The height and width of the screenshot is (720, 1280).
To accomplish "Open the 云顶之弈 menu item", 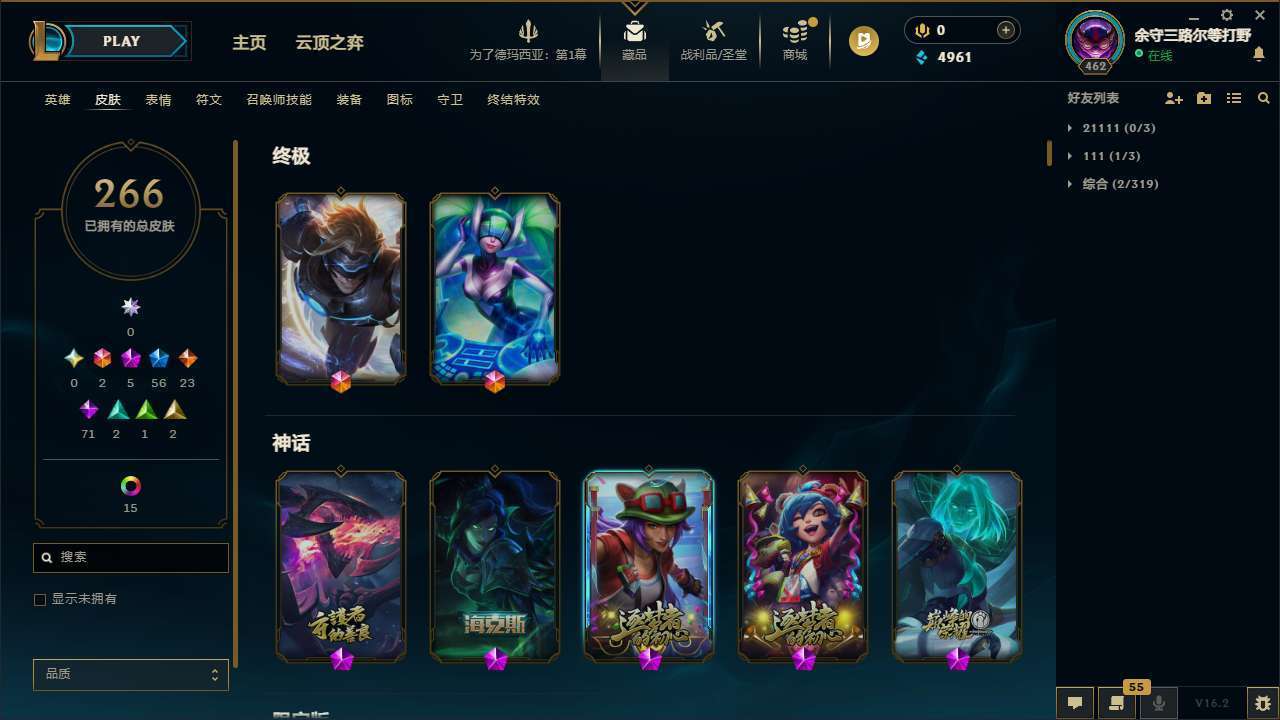I will tap(330, 42).
